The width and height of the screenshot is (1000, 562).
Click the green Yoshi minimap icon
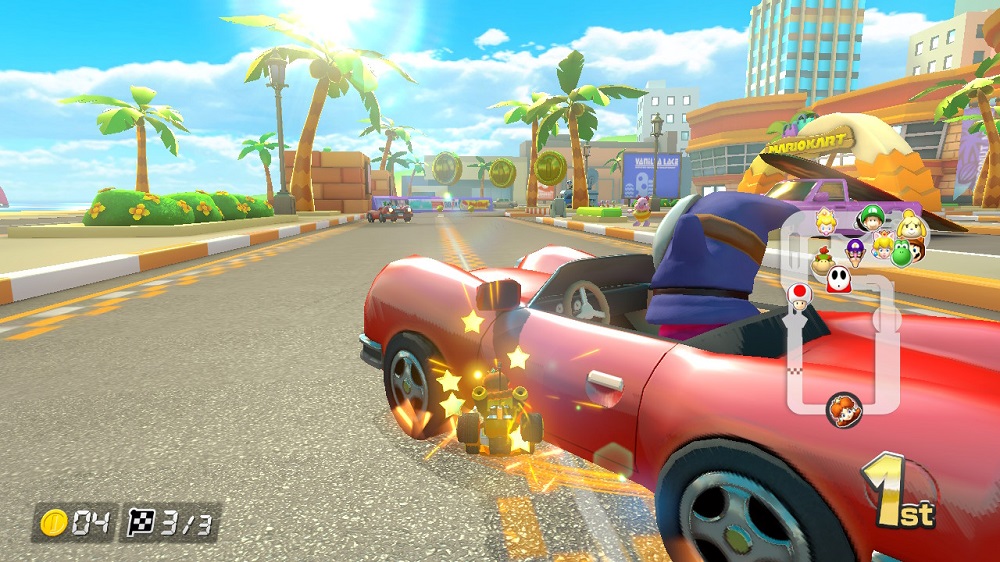click(901, 254)
